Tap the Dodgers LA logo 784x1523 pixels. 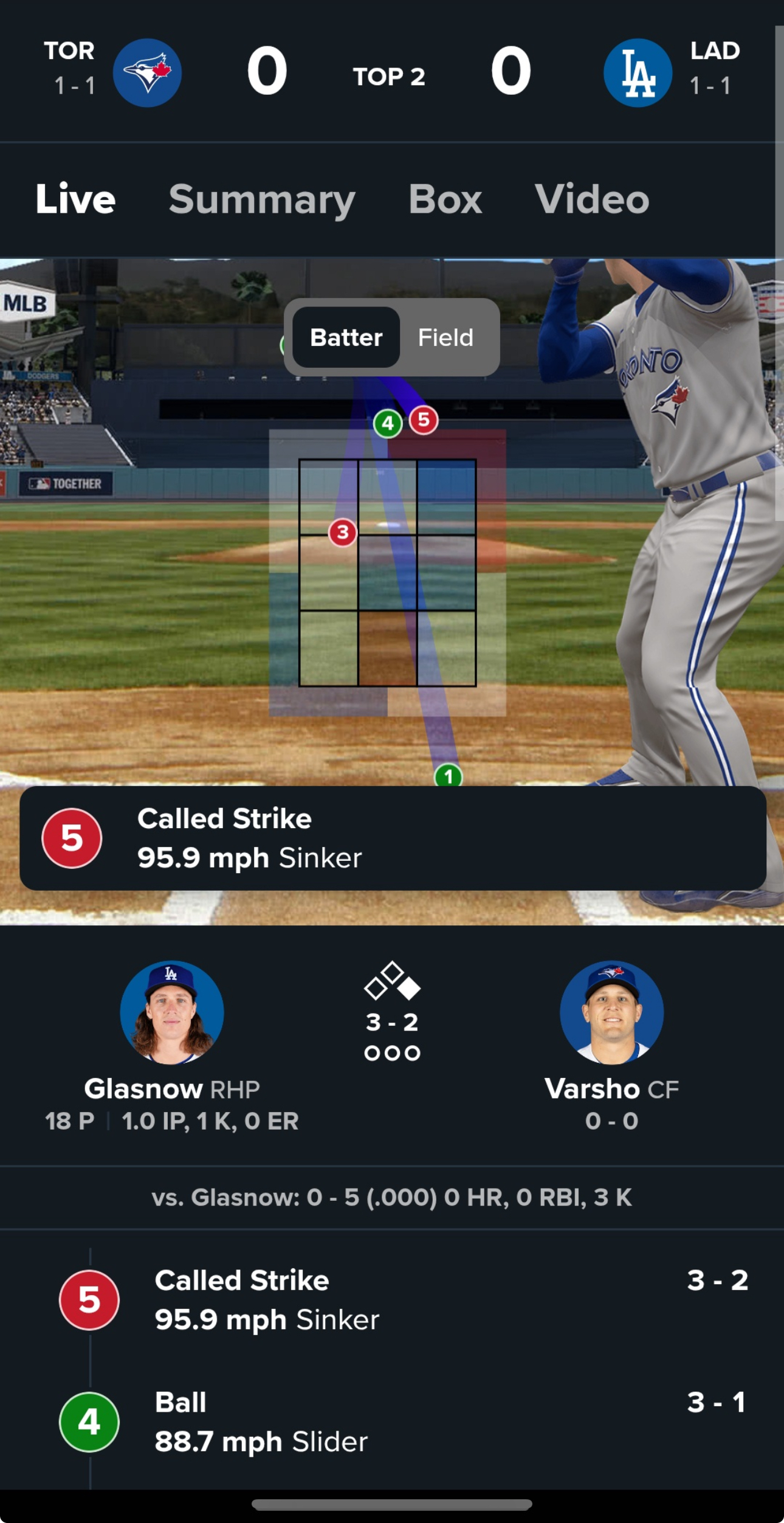tap(638, 73)
